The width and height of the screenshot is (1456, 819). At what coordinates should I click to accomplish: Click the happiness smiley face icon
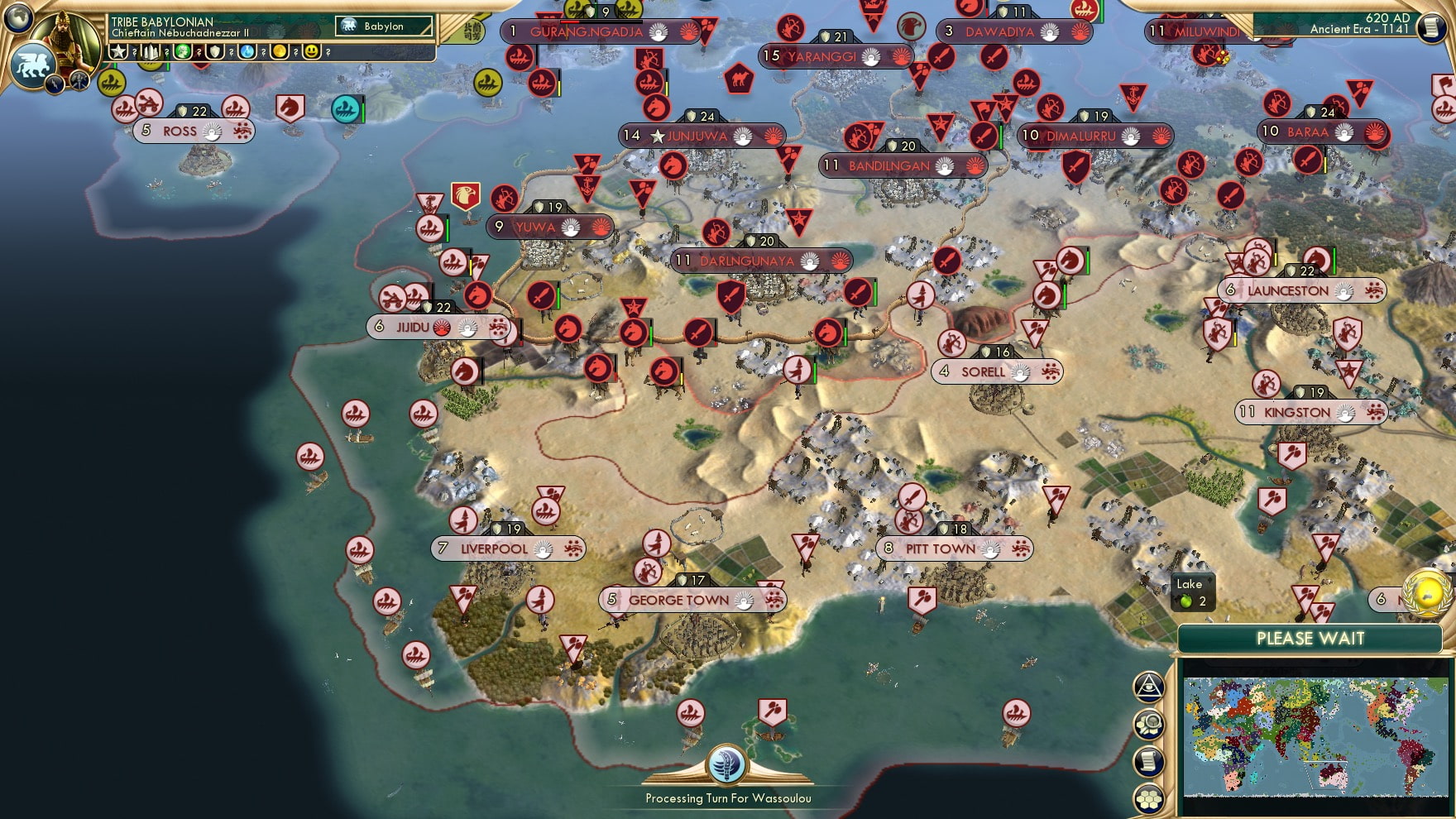point(313,51)
